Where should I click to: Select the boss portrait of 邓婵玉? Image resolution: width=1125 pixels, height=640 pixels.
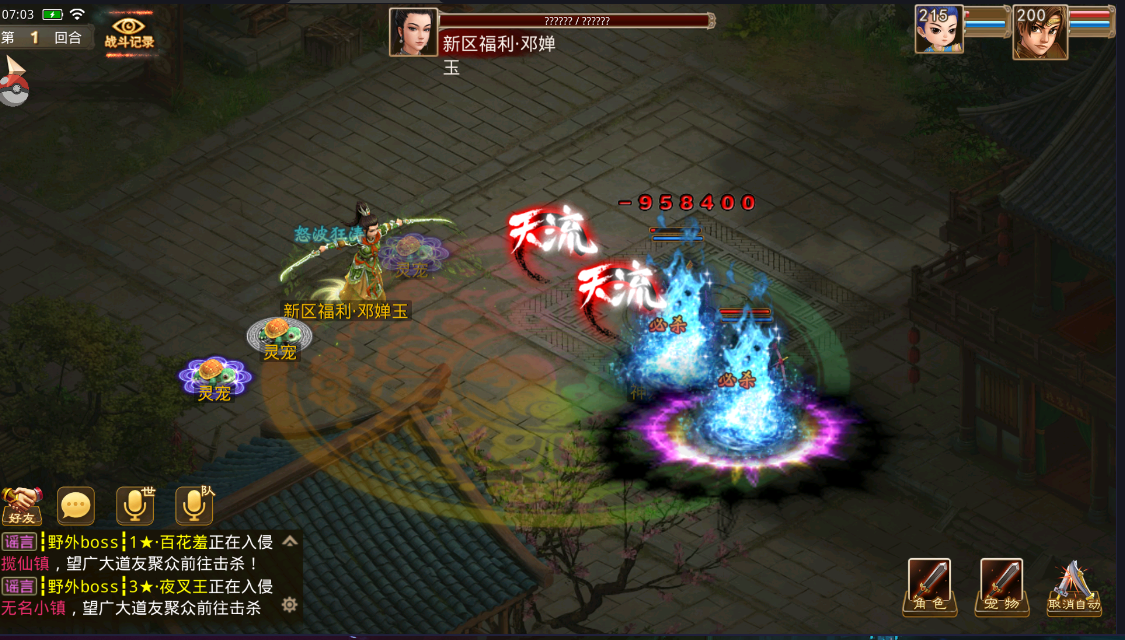(x=413, y=32)
